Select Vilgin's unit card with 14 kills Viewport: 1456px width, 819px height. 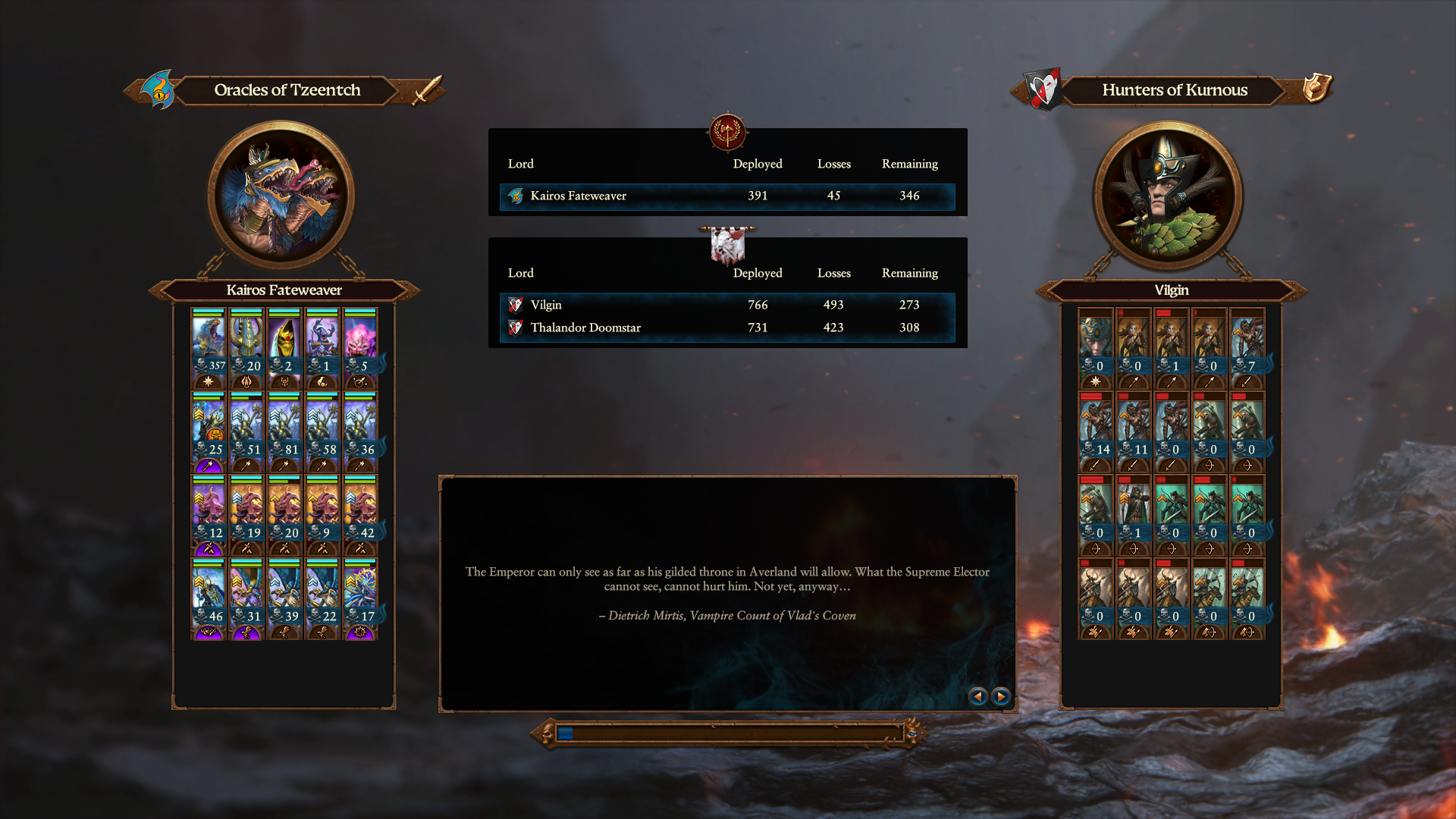(x=1096, y=431)
